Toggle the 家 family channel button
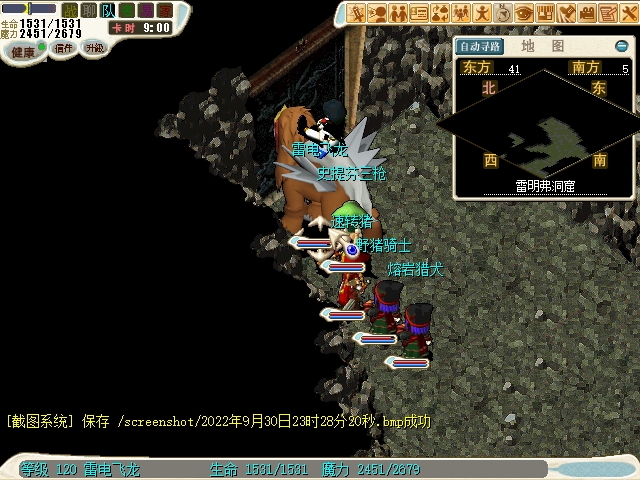The image size is (640, 480). pos(164,10)
